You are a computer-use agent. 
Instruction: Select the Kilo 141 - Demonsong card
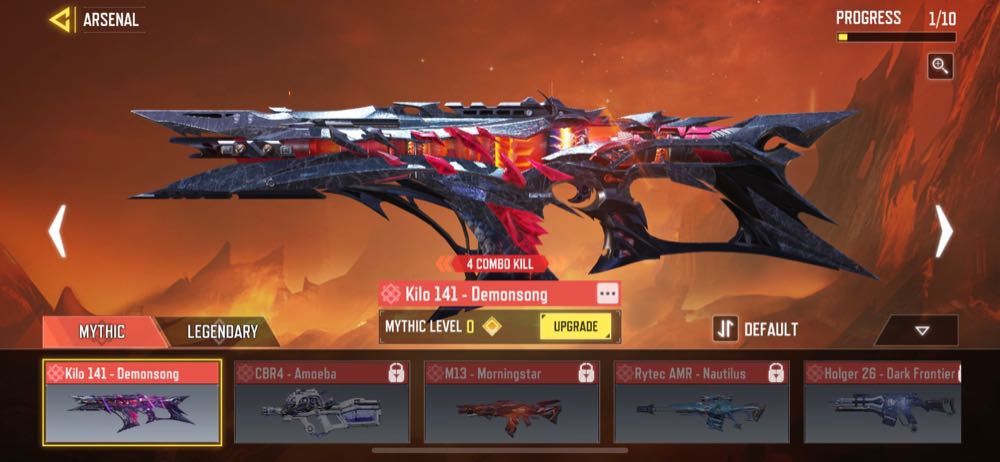[132, 402]
